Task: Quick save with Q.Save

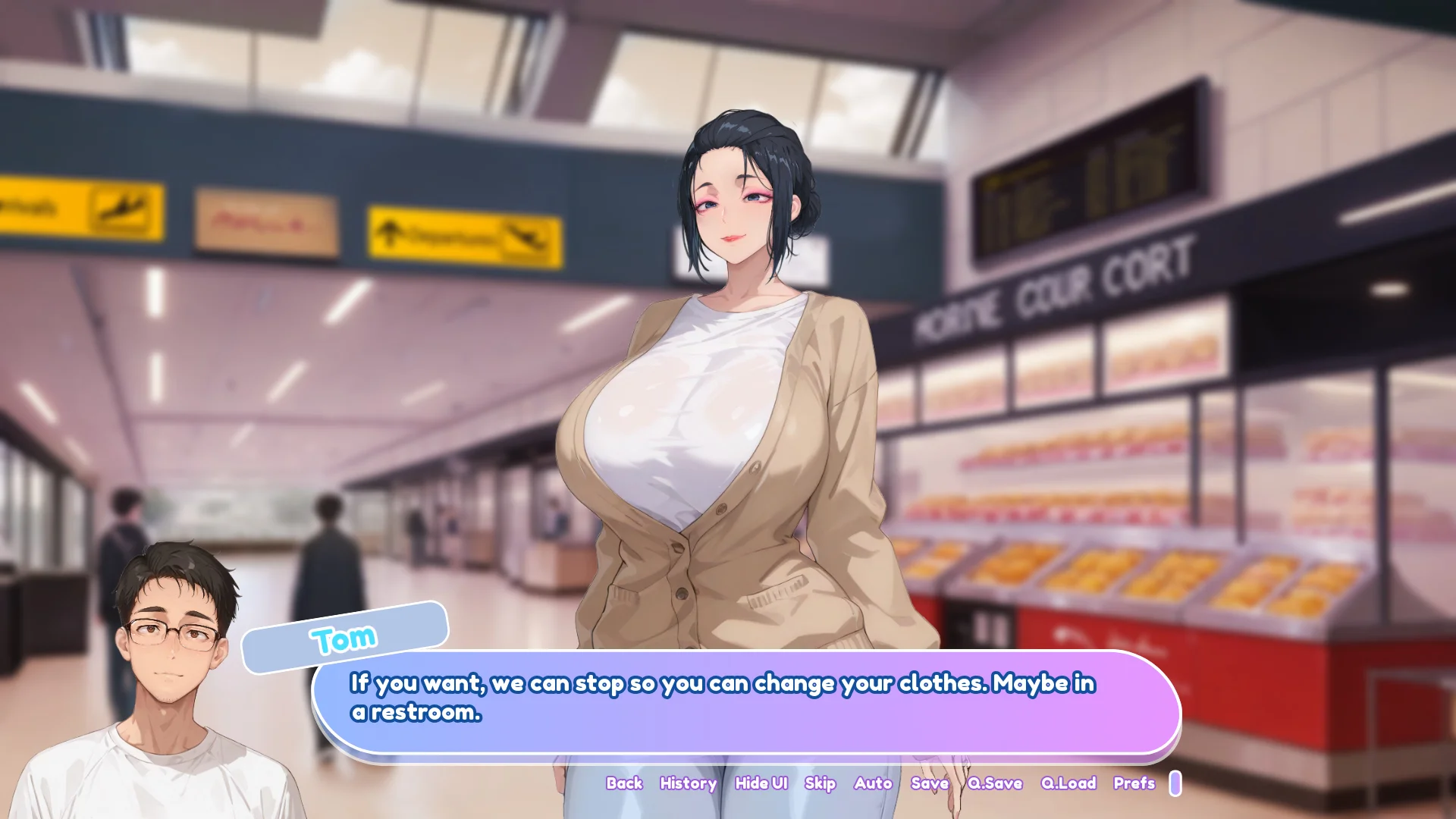Action: (x=995, y=783)
